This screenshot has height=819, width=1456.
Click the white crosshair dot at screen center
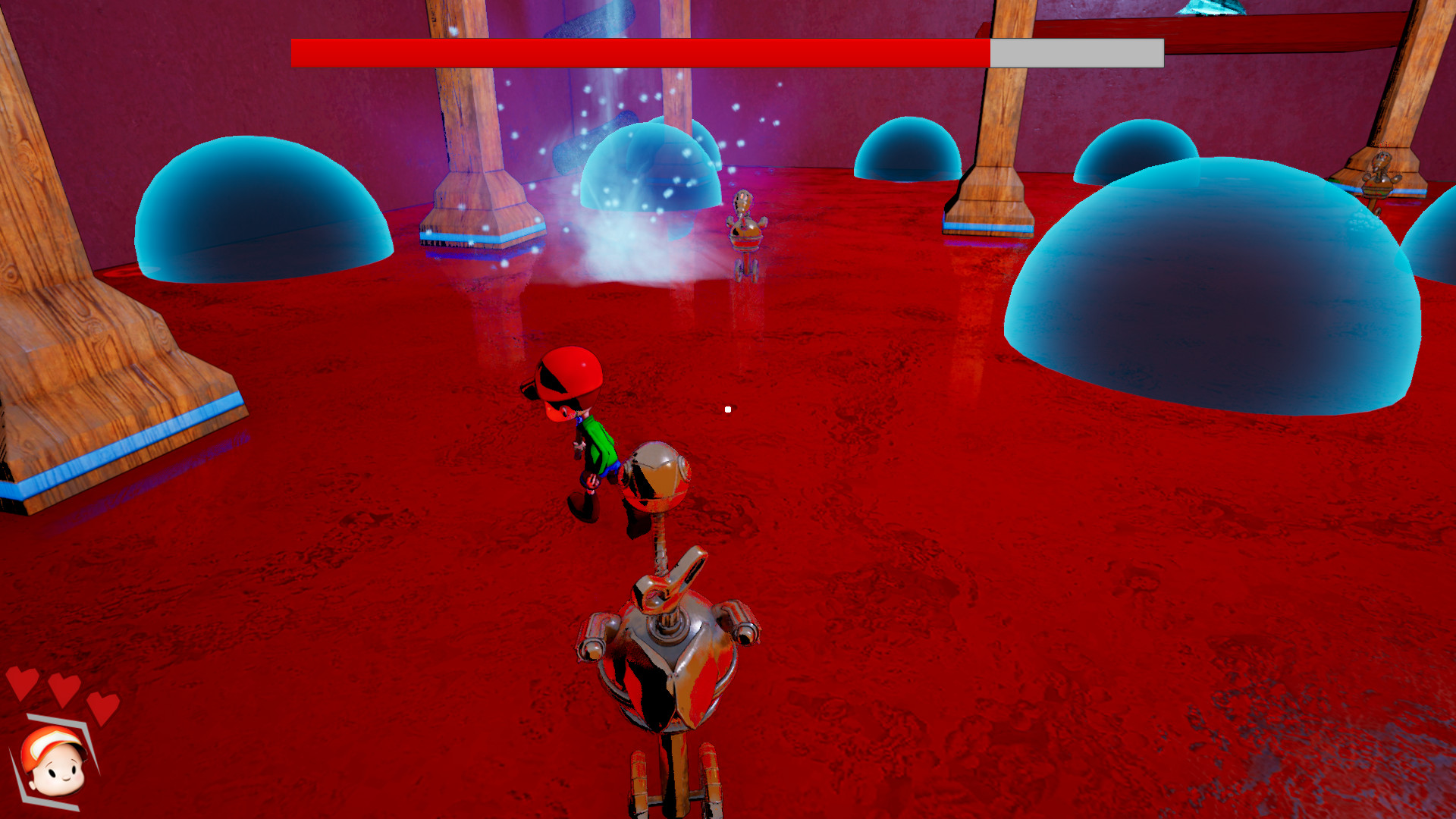pyautogui.click(x=727, y=408)
